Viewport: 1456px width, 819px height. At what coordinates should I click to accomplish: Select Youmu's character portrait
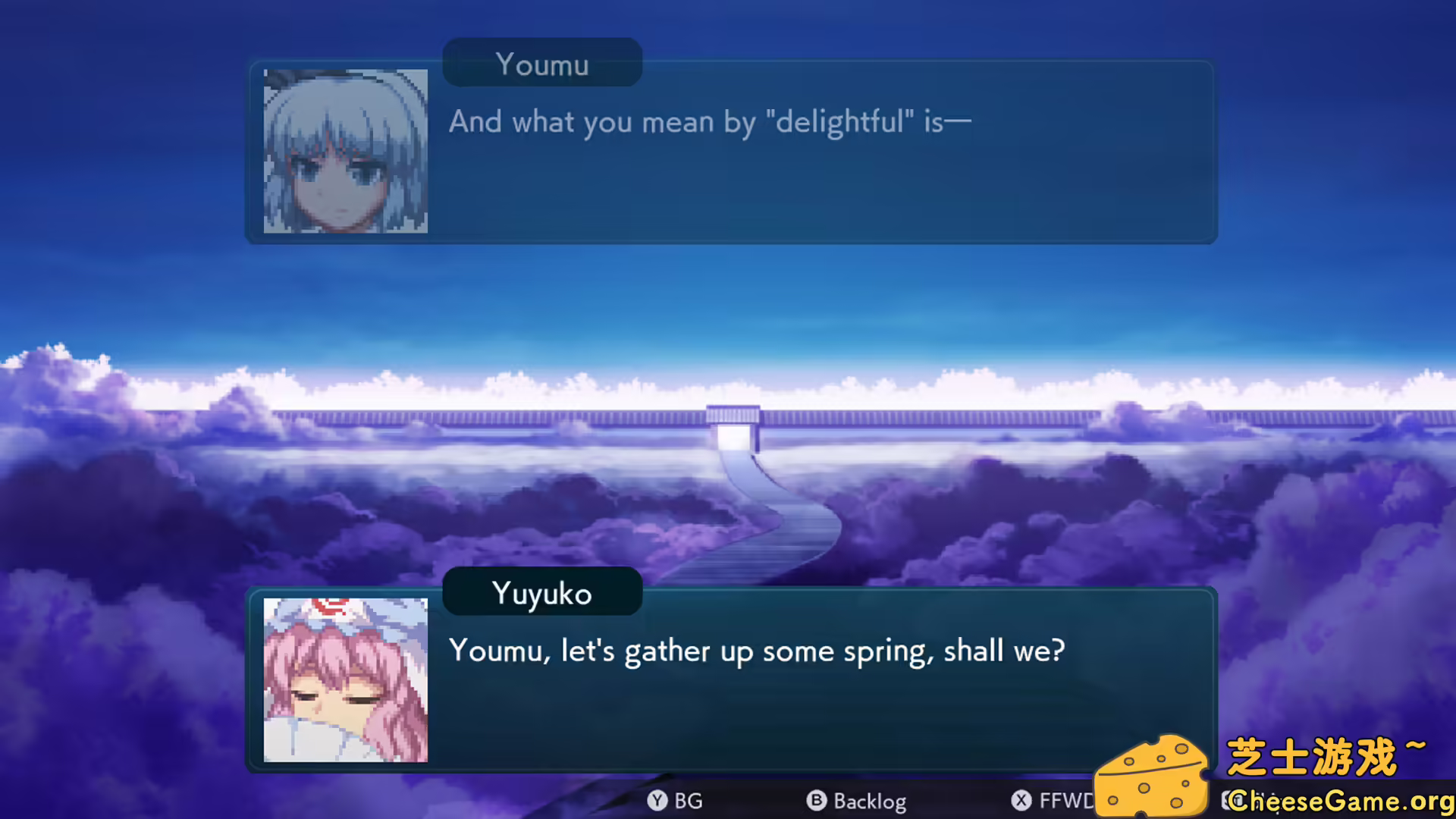pyautogui.click(x=345, y=150)
